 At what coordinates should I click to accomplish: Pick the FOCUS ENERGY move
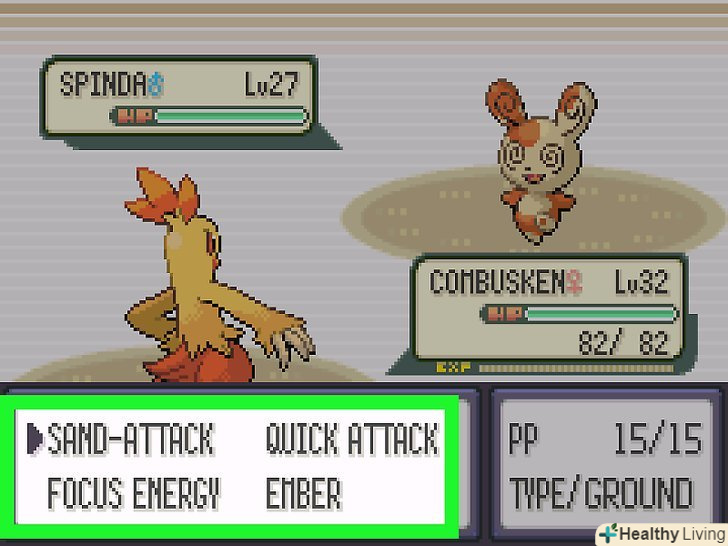pyautogui.click(x=133, y=493)
